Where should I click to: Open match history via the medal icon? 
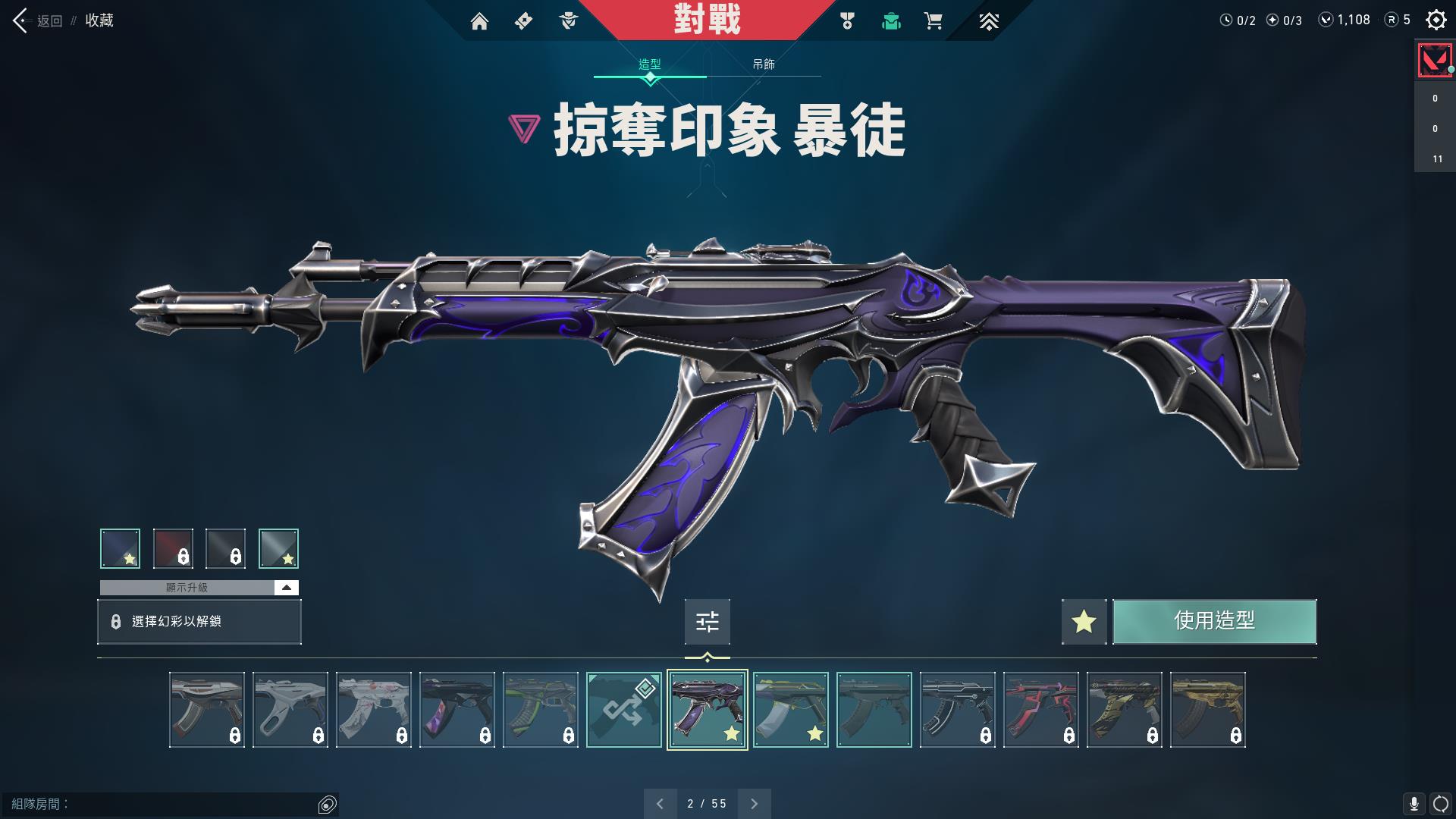(x=847, y=22)
